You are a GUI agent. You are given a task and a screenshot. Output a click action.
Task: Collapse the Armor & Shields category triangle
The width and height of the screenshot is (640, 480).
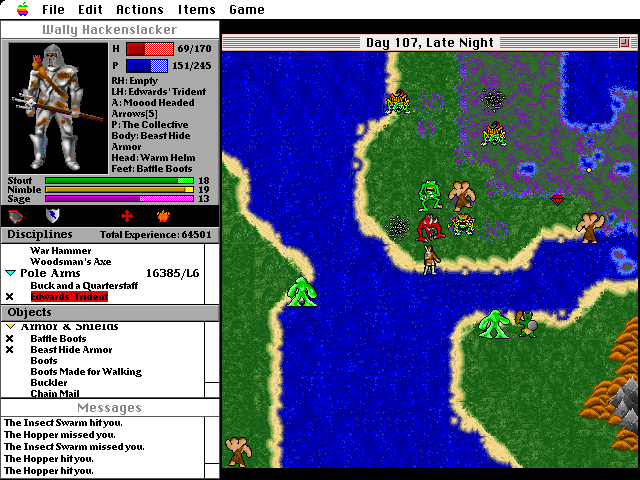coord(10,327)
